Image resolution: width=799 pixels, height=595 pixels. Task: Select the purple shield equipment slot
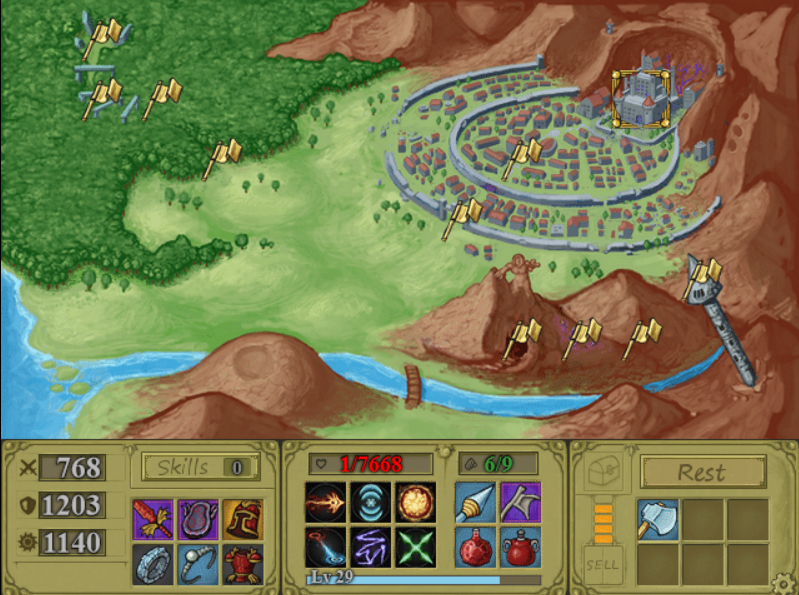pyautogui.click(x=197, y=519)
